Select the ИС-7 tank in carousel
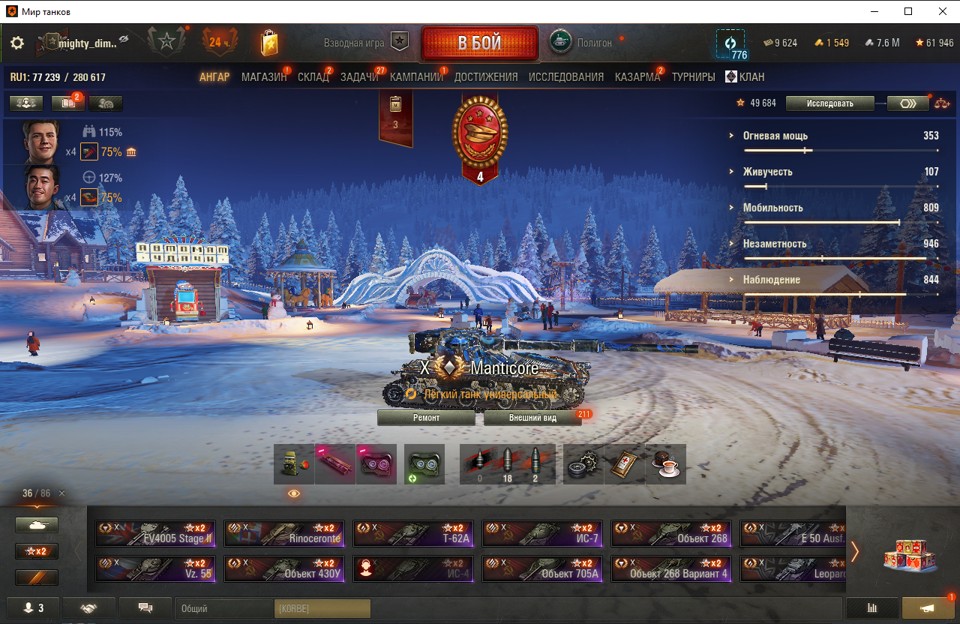Screen dimensions: 960x624 542,533
